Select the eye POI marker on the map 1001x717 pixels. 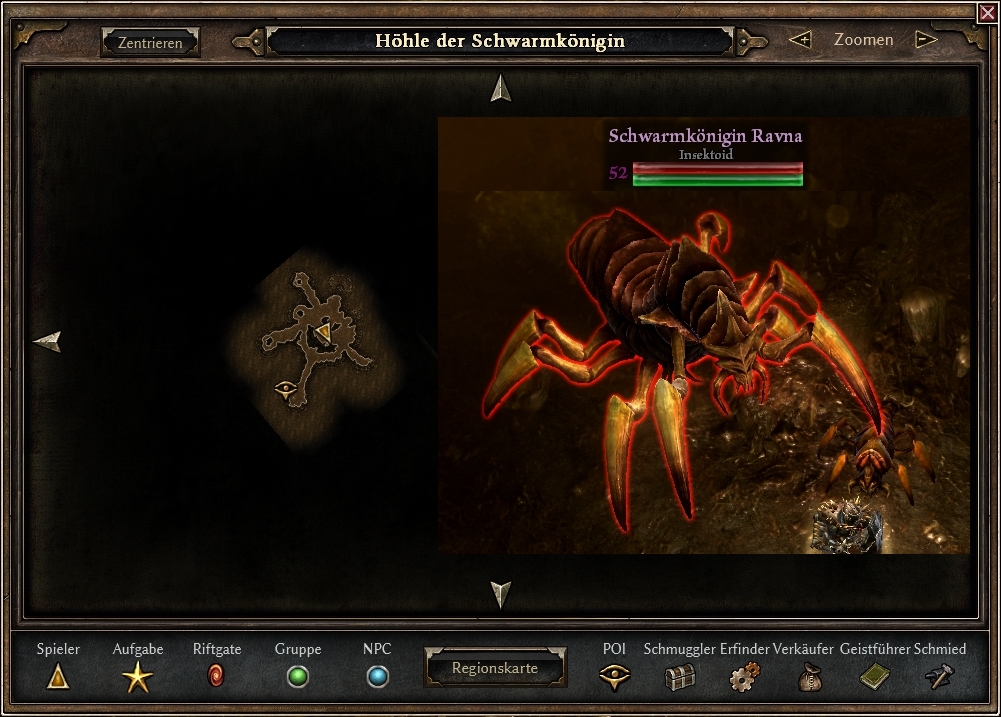pyautogui.click(x=285, y=387)
